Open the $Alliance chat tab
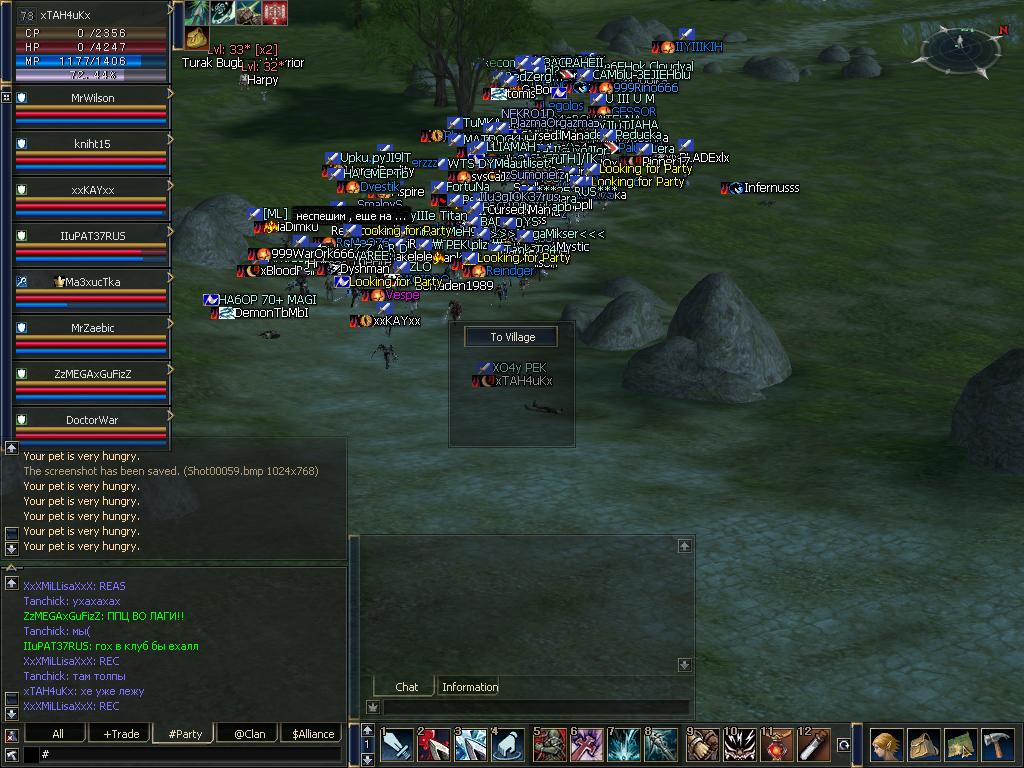This screenshot has width=1024, height=768. 312,734
